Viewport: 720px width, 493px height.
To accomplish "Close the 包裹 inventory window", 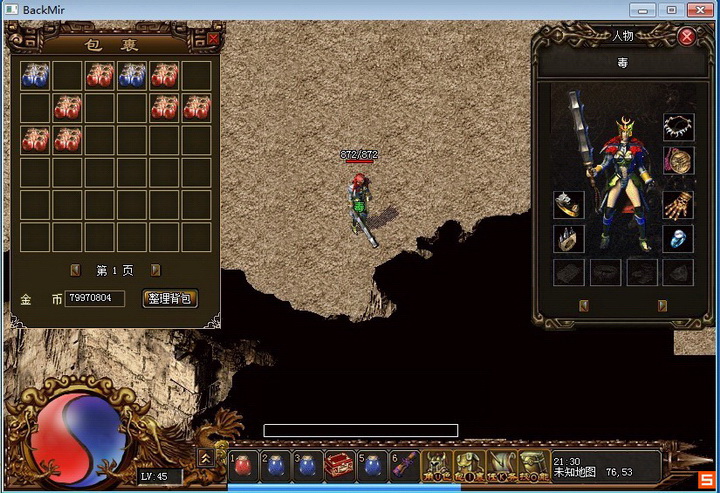I will coord(213,39).
